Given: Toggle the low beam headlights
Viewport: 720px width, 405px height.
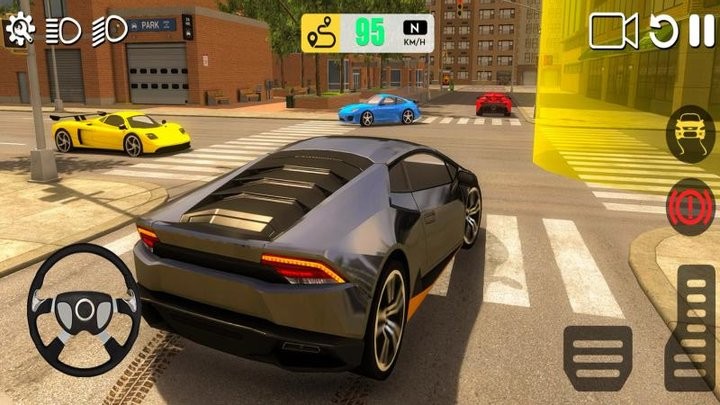Looking at the screenshot, I should point(64,30).
